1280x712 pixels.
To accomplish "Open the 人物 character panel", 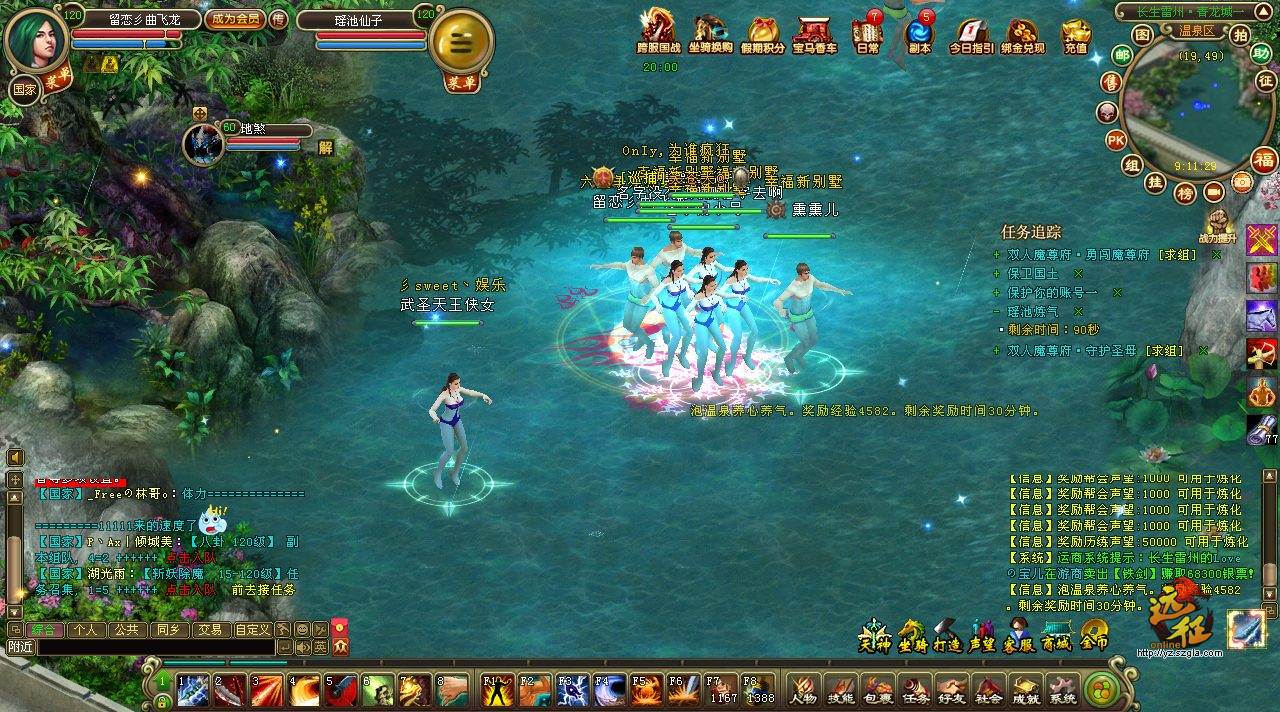I will pyautogui.click(x=803, y=690).
